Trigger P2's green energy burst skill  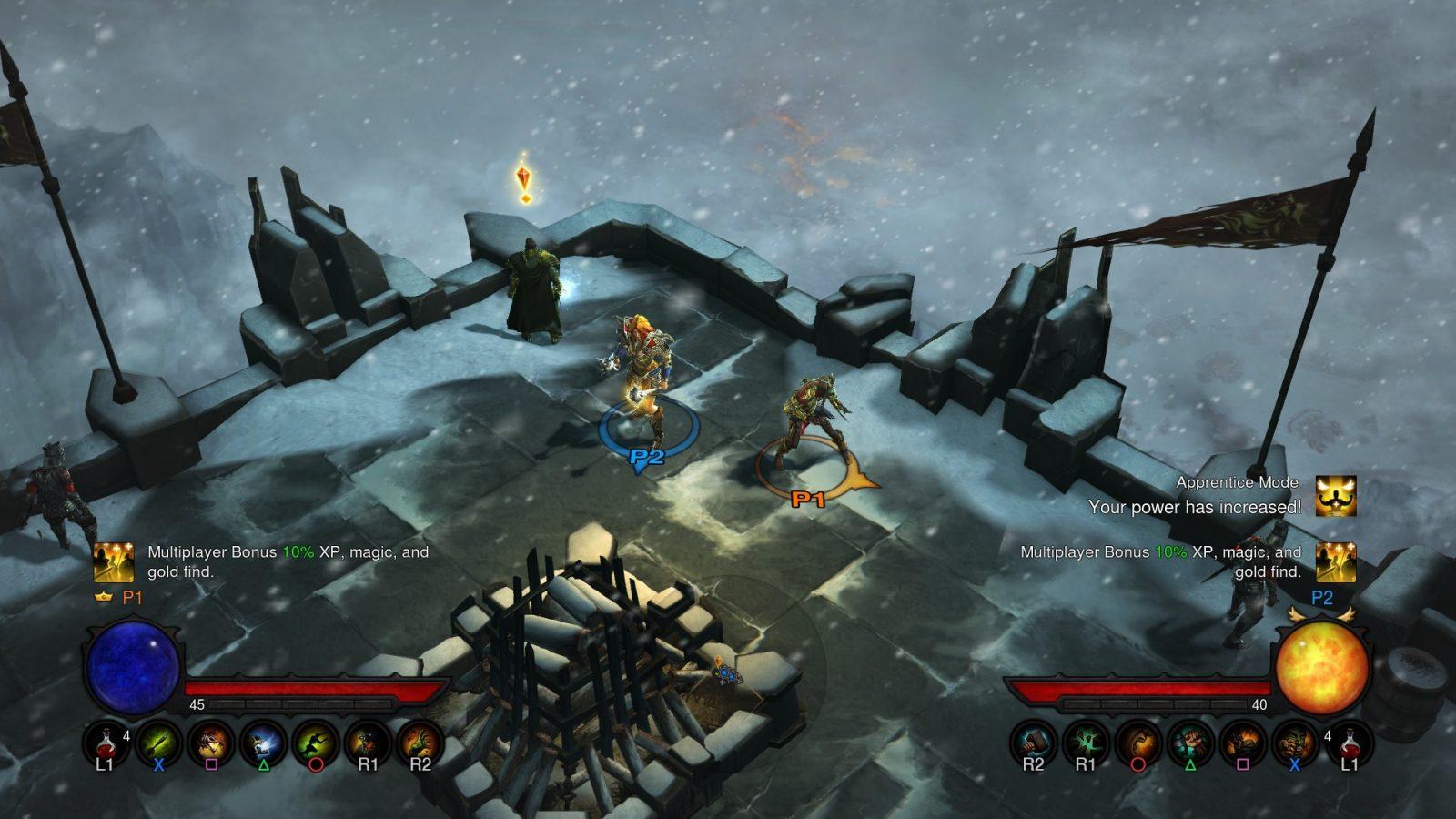click(1086, 743)
